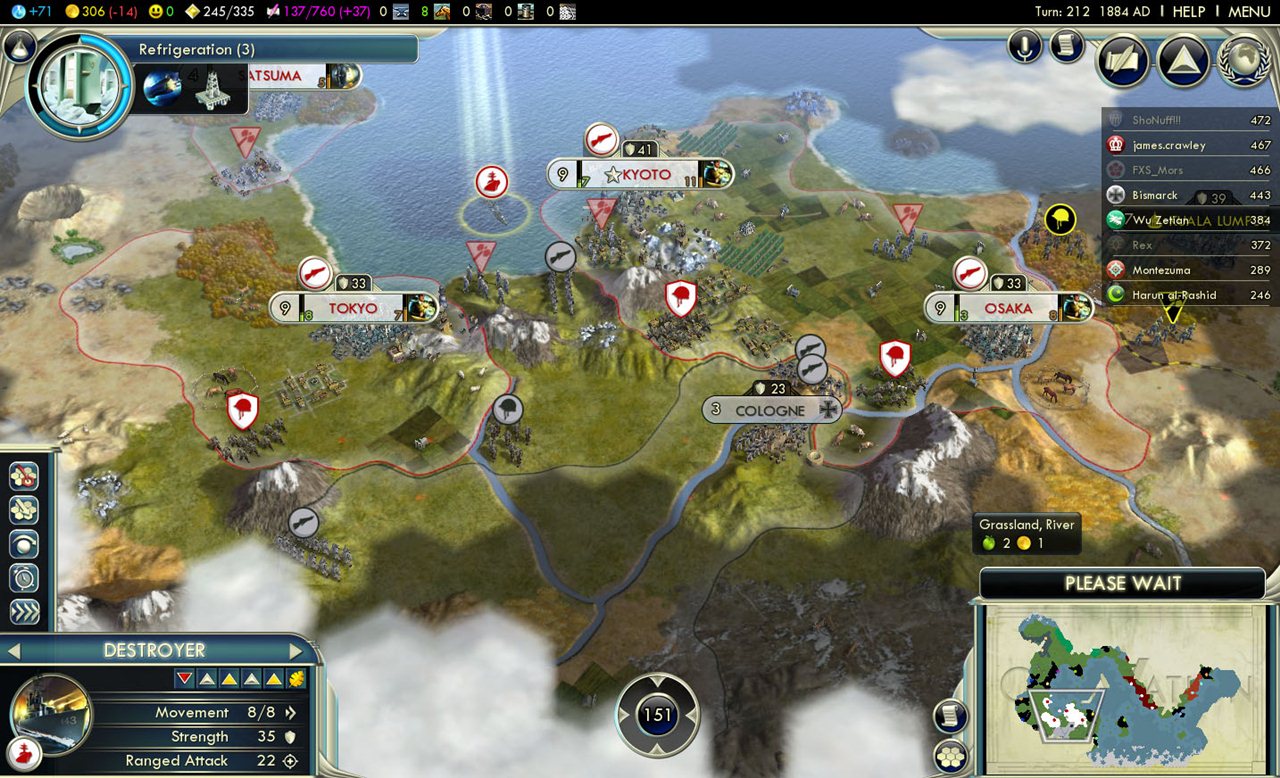This screenshot has width=1280, height=778.
Task: Select james.crawley in the score list
Action: 1168,145
